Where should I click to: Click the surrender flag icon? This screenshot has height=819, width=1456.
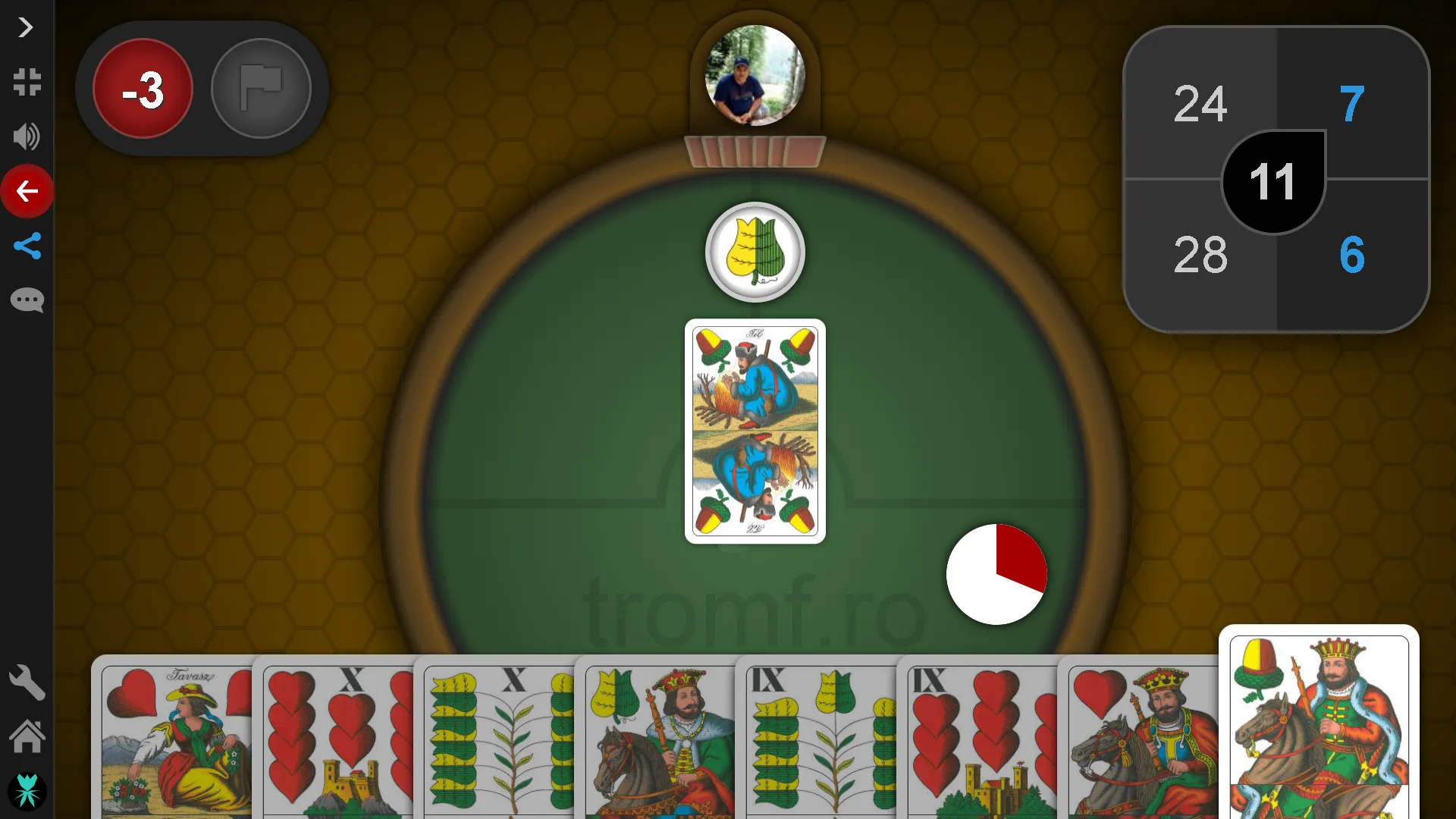tap(261, 88)
